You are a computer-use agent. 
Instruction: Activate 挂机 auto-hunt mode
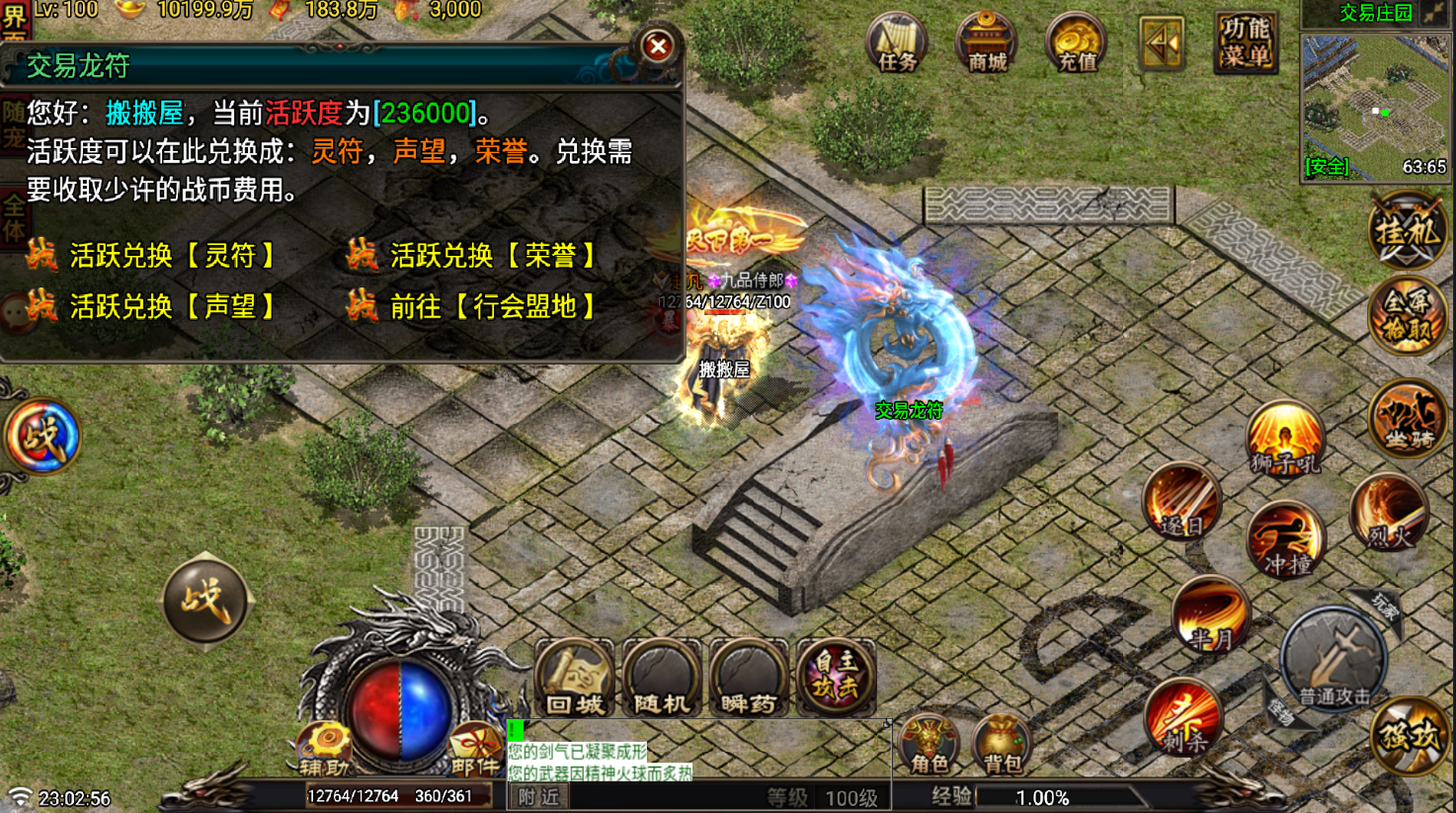(1407, 229)
